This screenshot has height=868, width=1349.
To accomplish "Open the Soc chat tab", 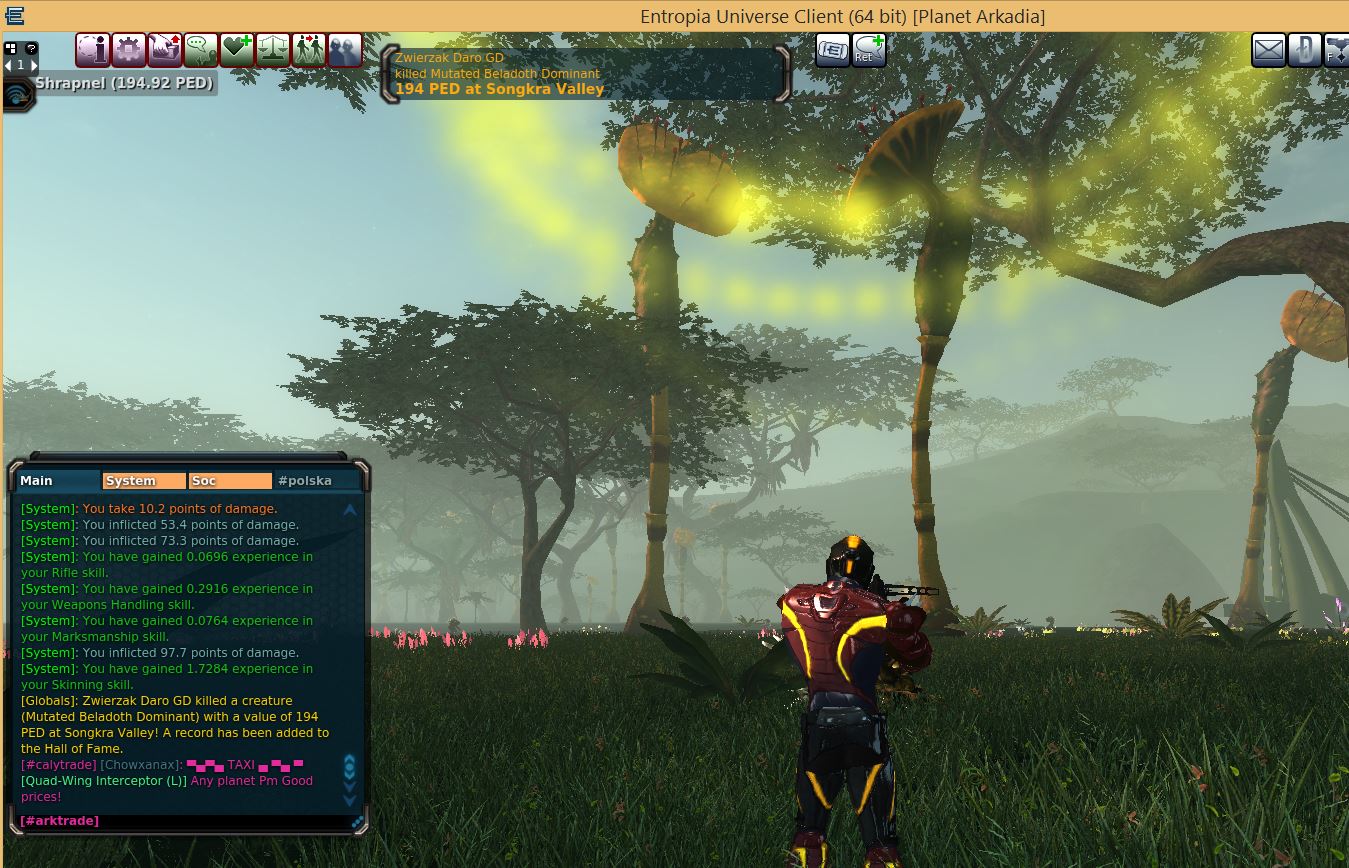I will (x=230, y=481).
